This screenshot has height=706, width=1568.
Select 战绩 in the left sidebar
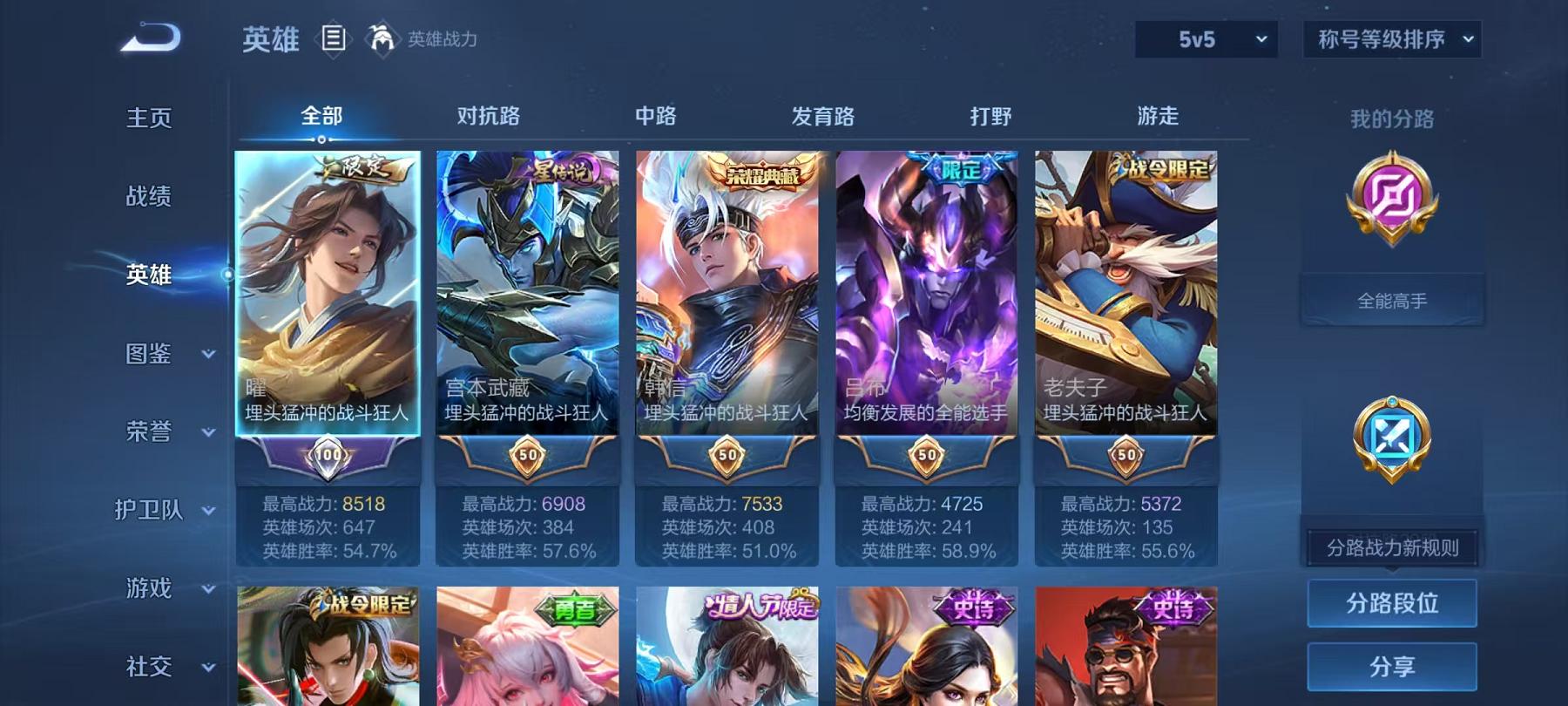148,197
